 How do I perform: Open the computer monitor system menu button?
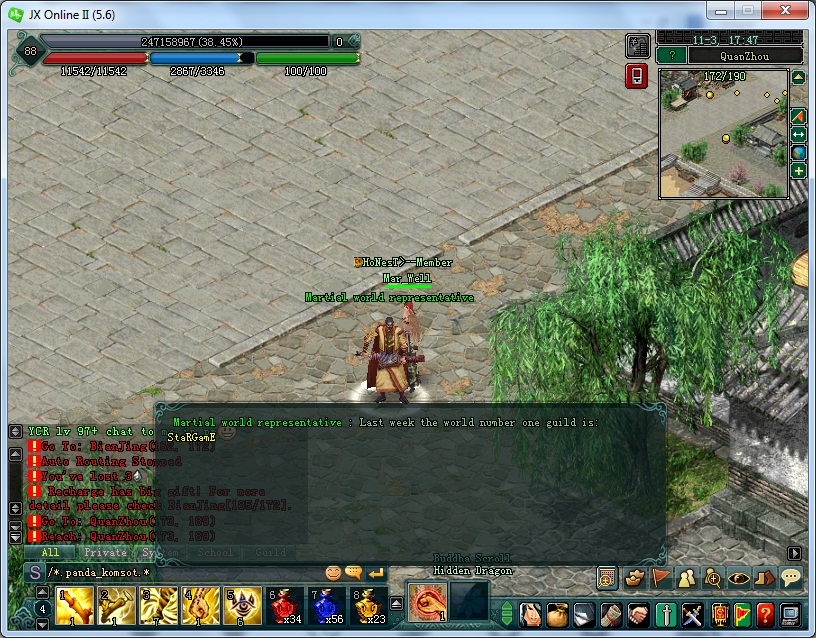click(791, 613)
